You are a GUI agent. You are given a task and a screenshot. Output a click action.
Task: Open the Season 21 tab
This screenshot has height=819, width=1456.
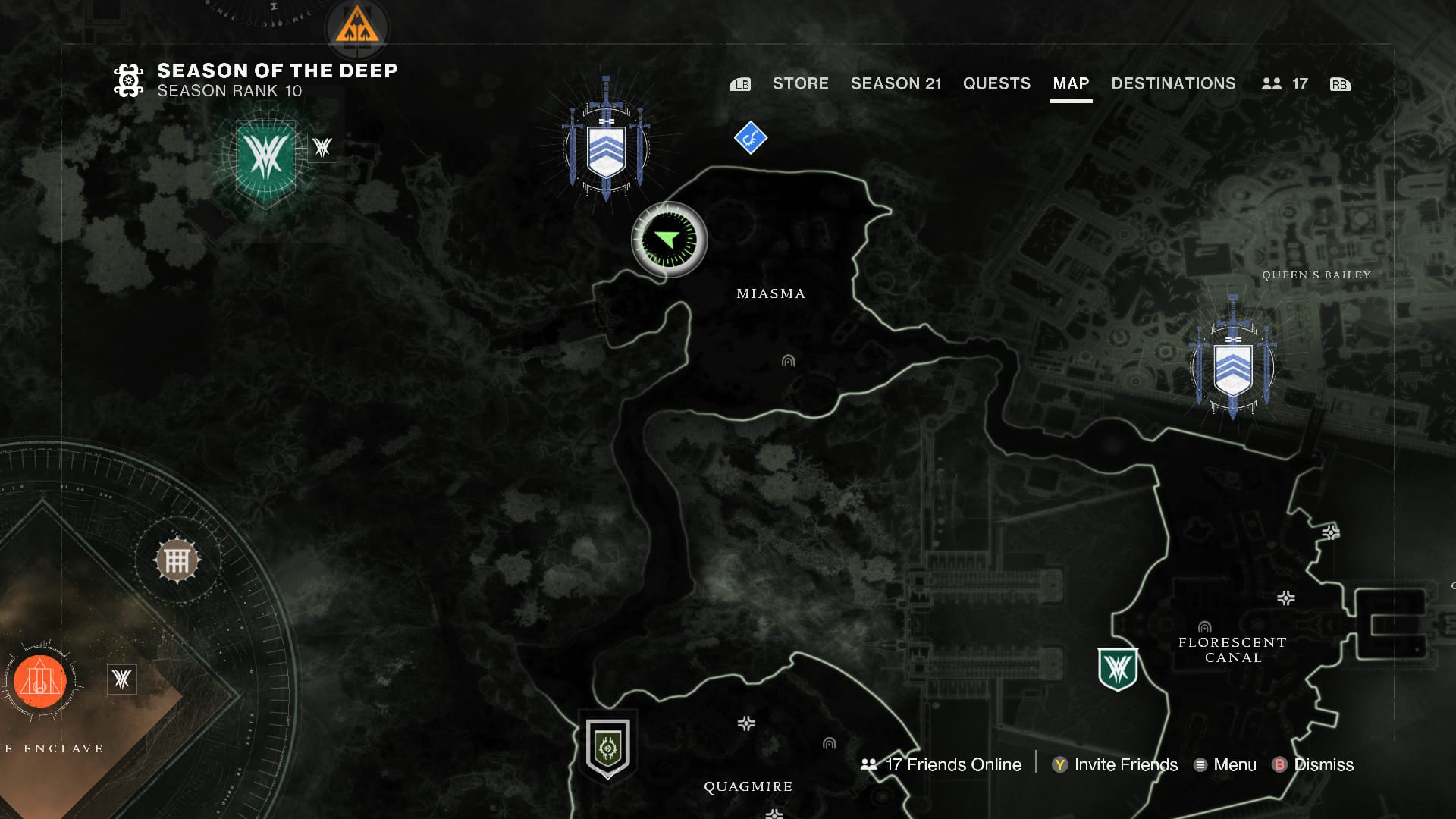tap(897, 84)
